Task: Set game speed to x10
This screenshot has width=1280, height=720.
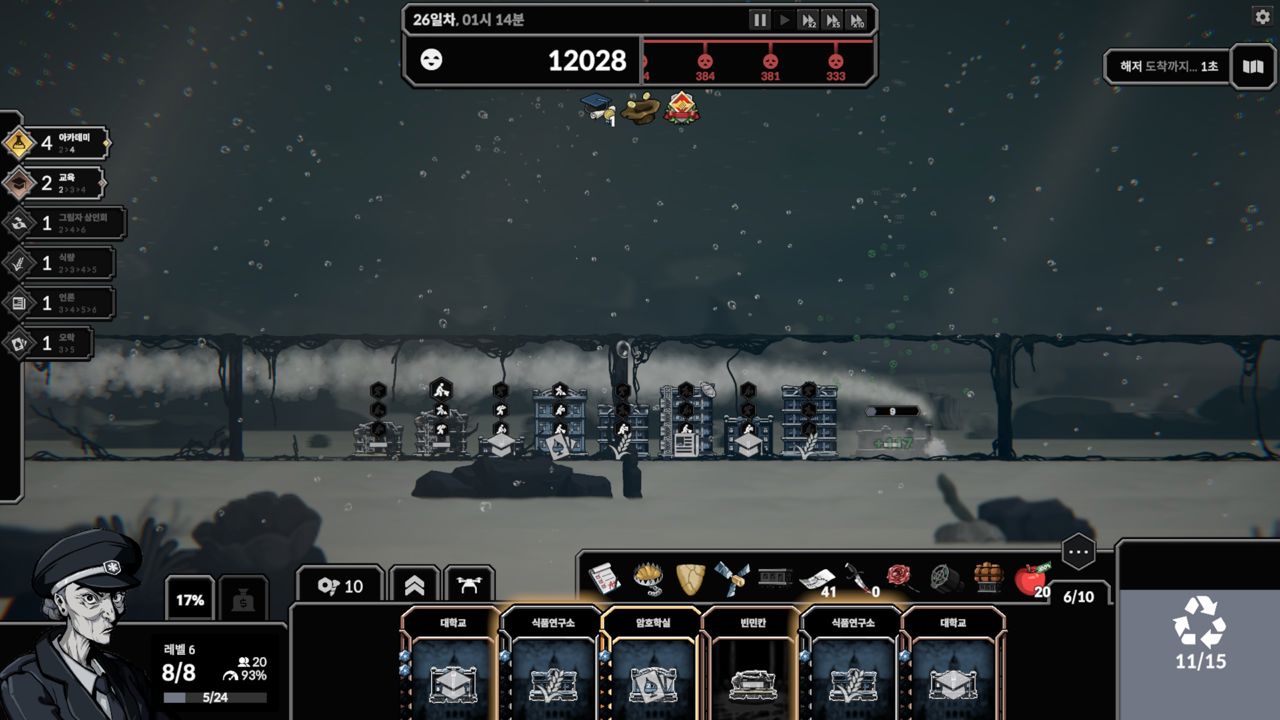Action: 856,20
